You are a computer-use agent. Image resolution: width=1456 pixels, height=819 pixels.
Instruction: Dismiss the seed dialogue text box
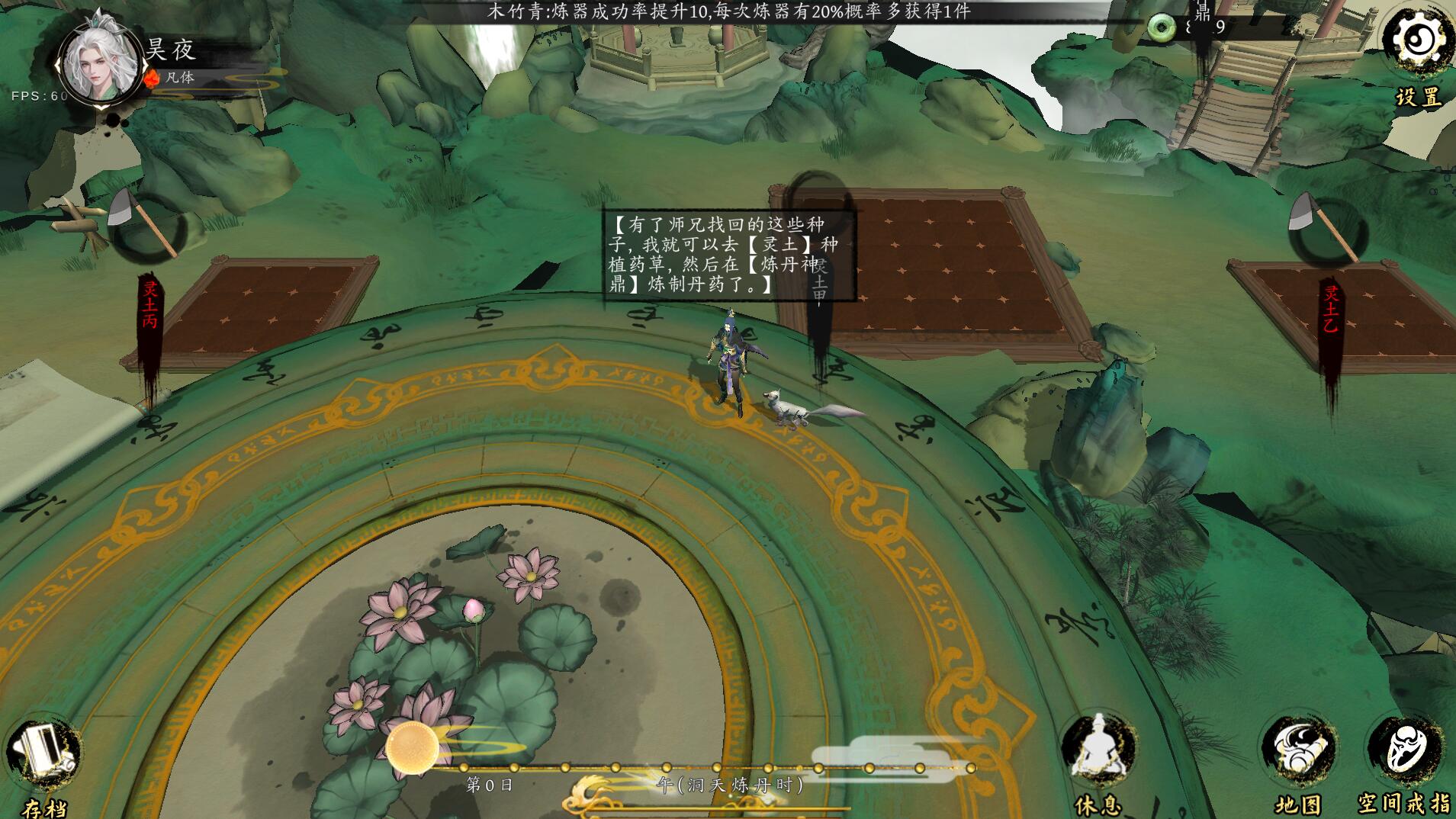(x=728, y=255)
